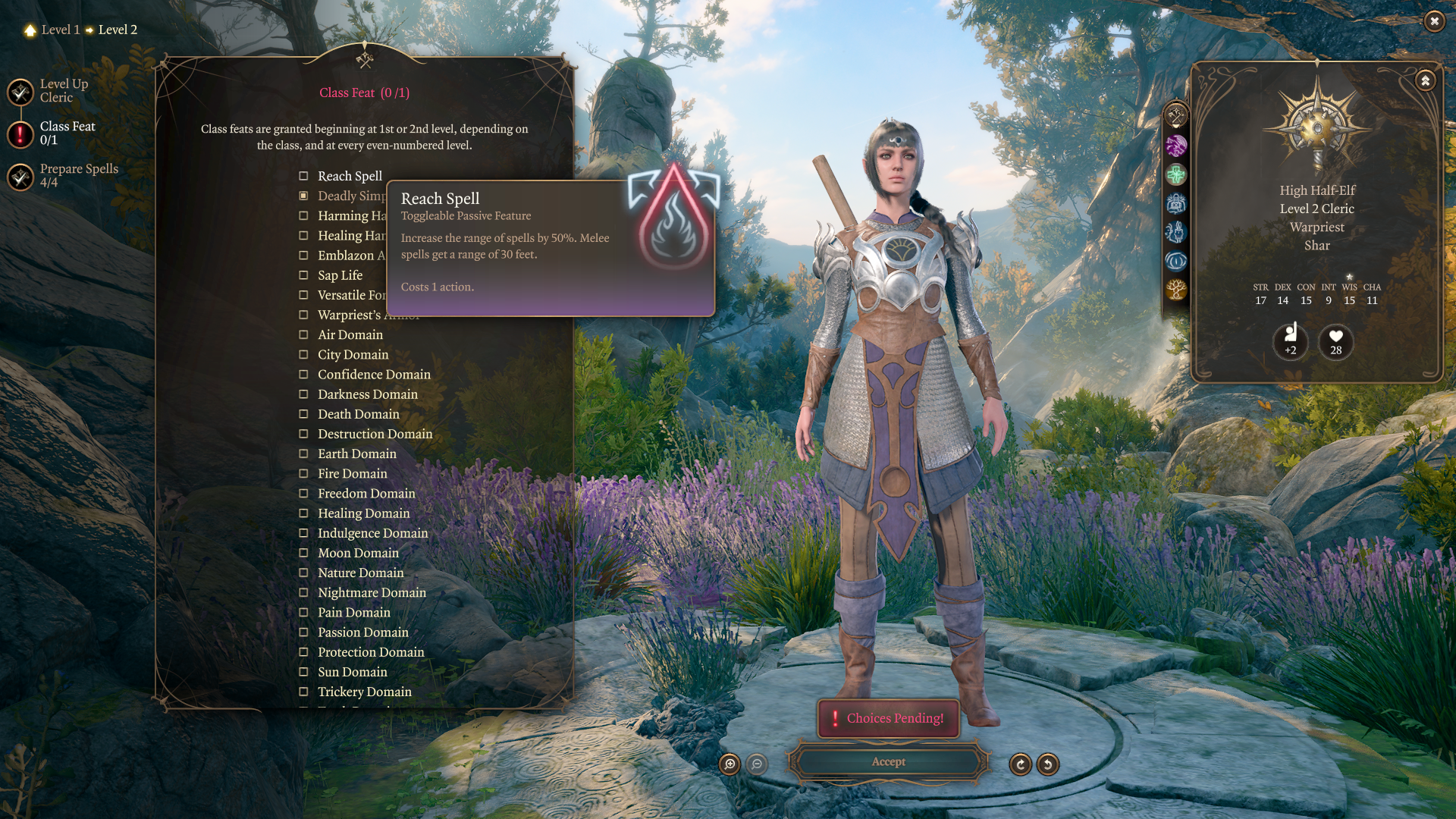
Task: Select Air Domain feat
Action: pos(303,335)
